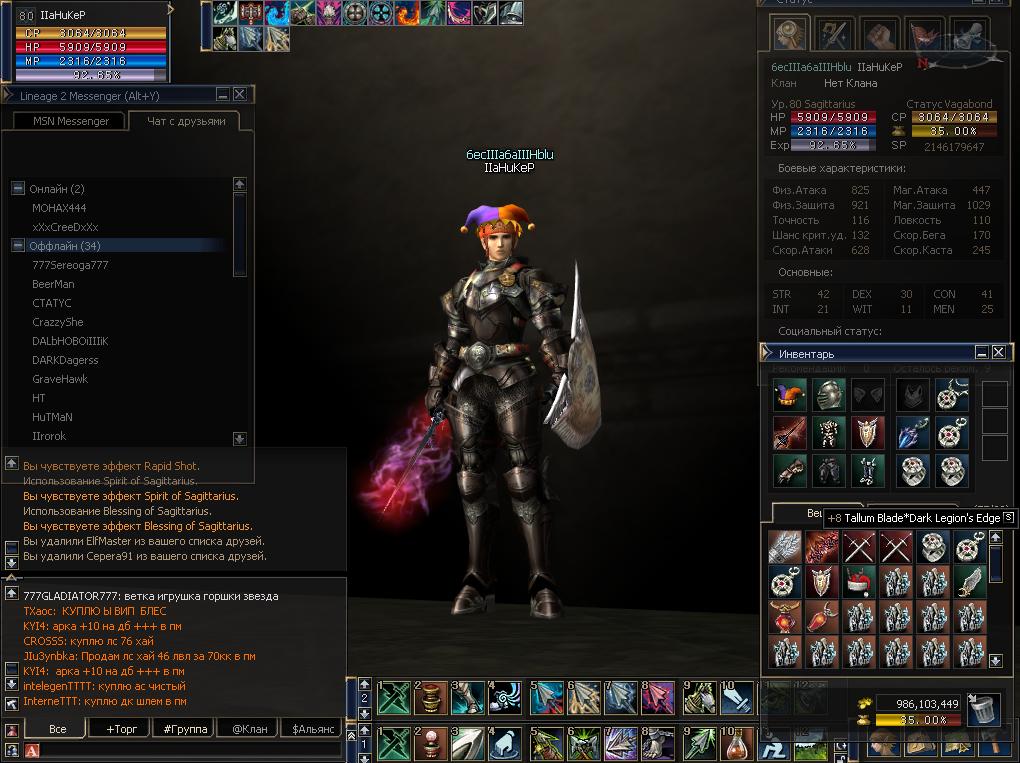Select friend MOHAX444 in the online list

59,208
